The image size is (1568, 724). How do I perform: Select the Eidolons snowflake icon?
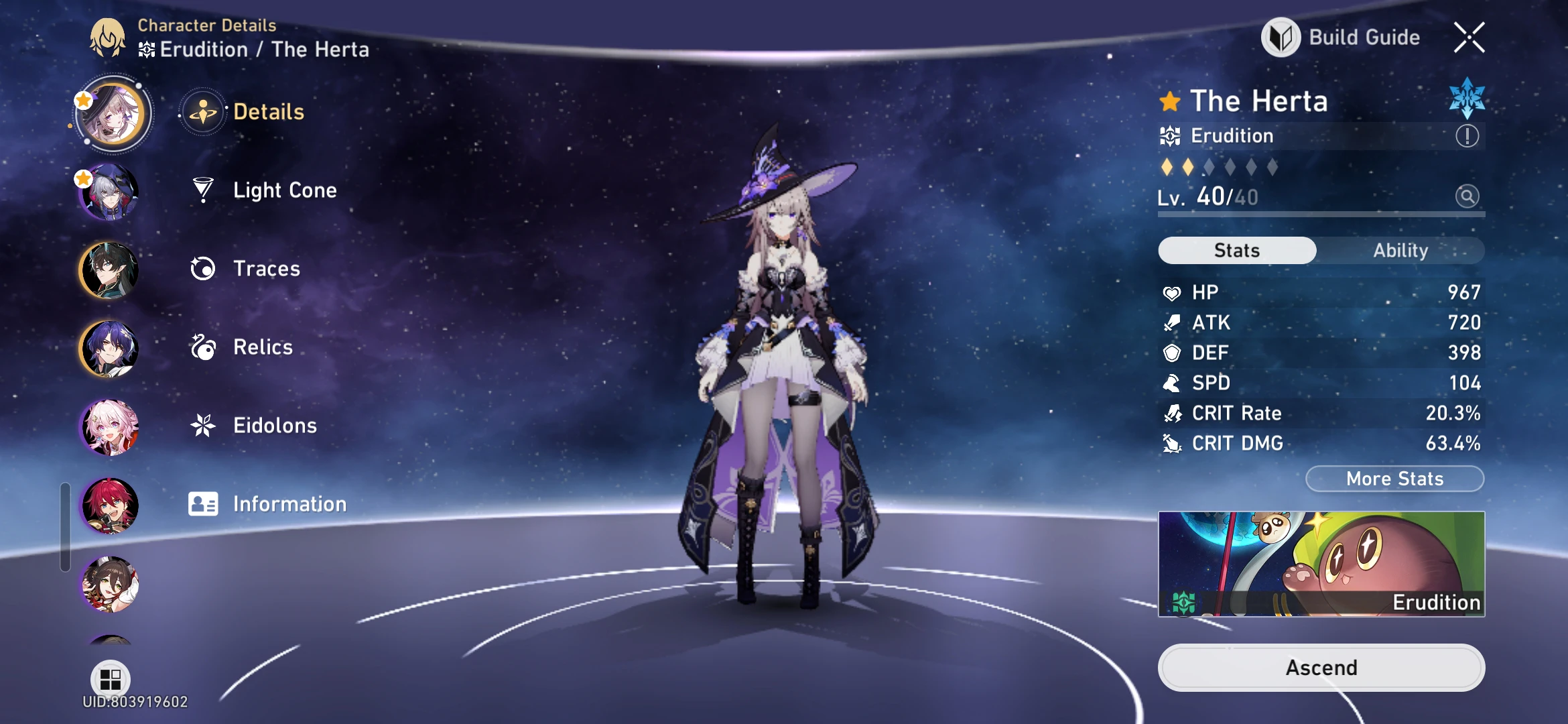(x=202, y=425)
